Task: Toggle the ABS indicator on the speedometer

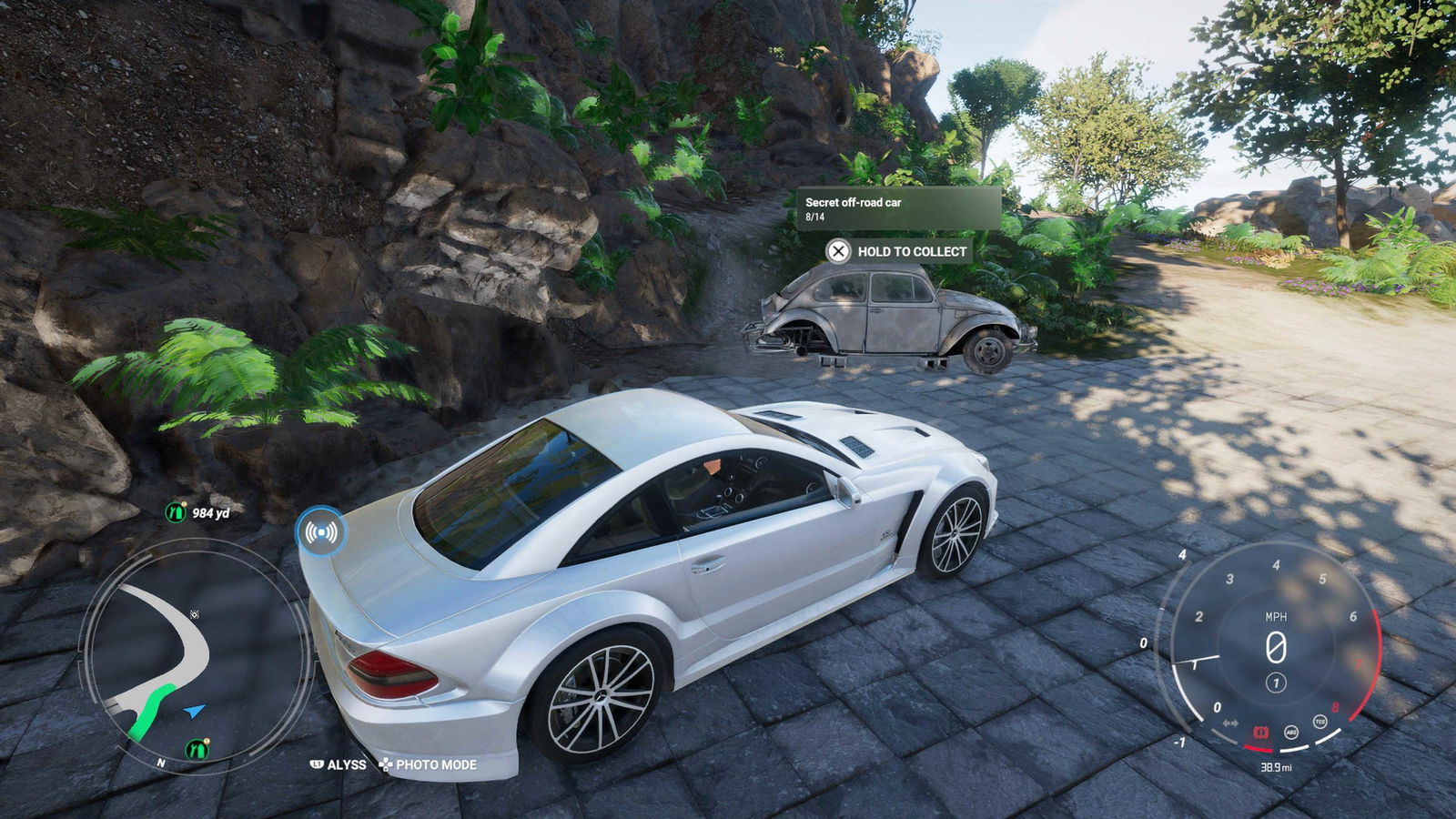Action: click(x=1290, y=732)
